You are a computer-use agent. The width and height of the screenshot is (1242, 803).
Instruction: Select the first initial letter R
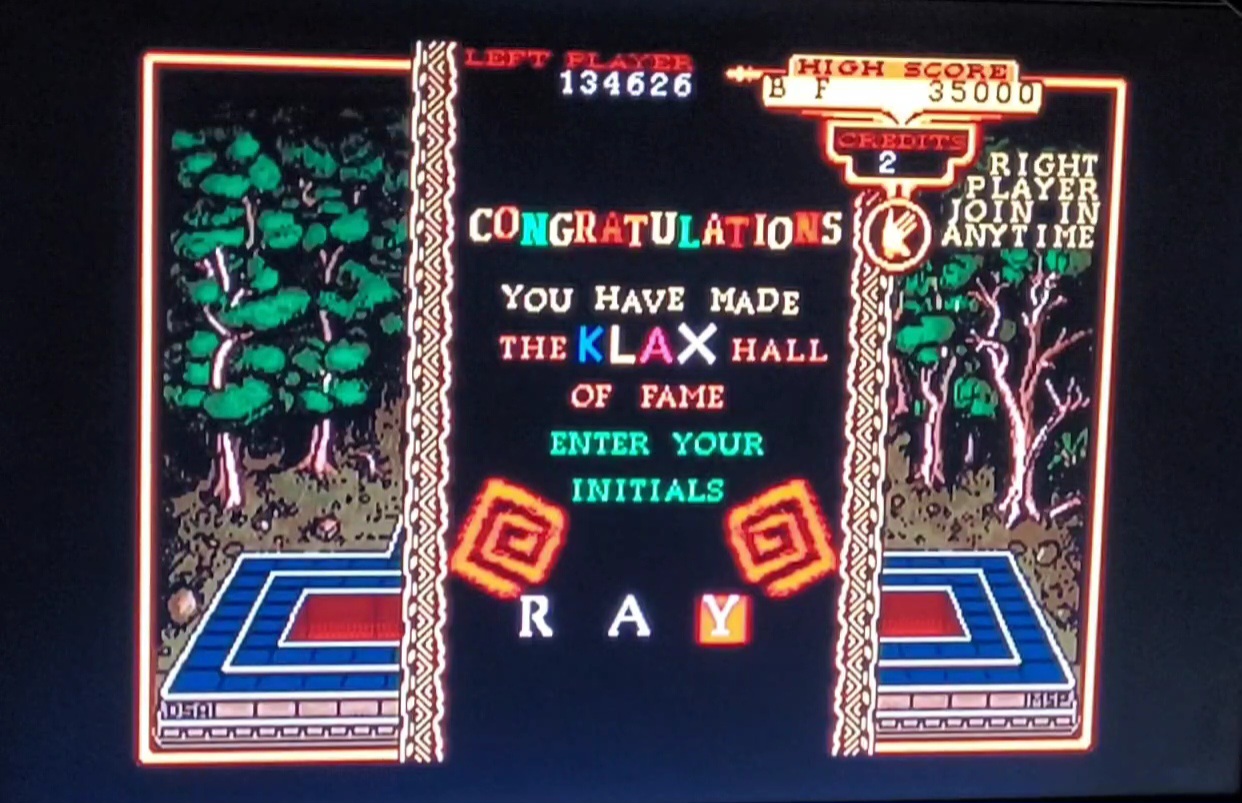click(x=535, y=618)
